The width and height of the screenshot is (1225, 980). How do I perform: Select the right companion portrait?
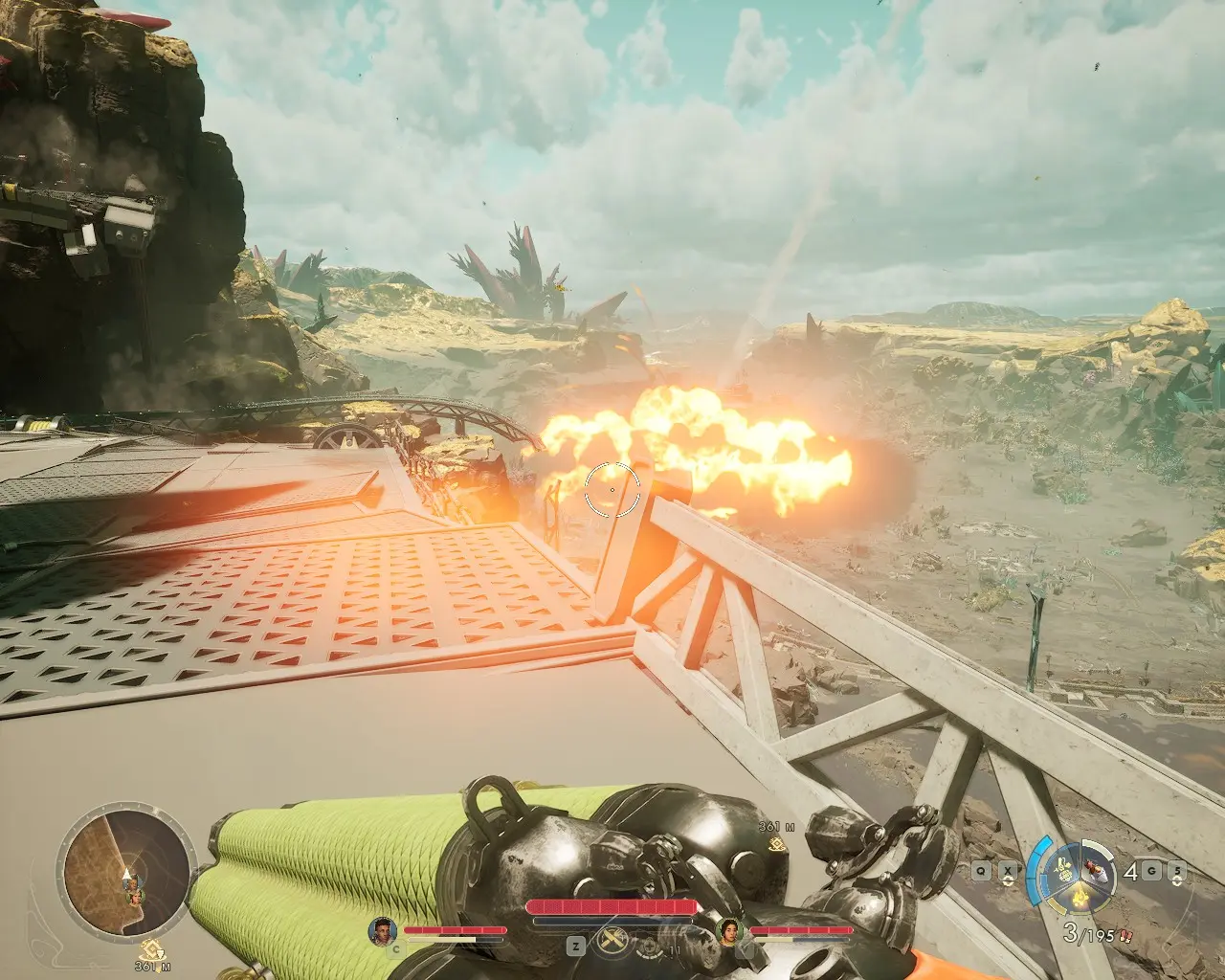click(x=730, y=931)
